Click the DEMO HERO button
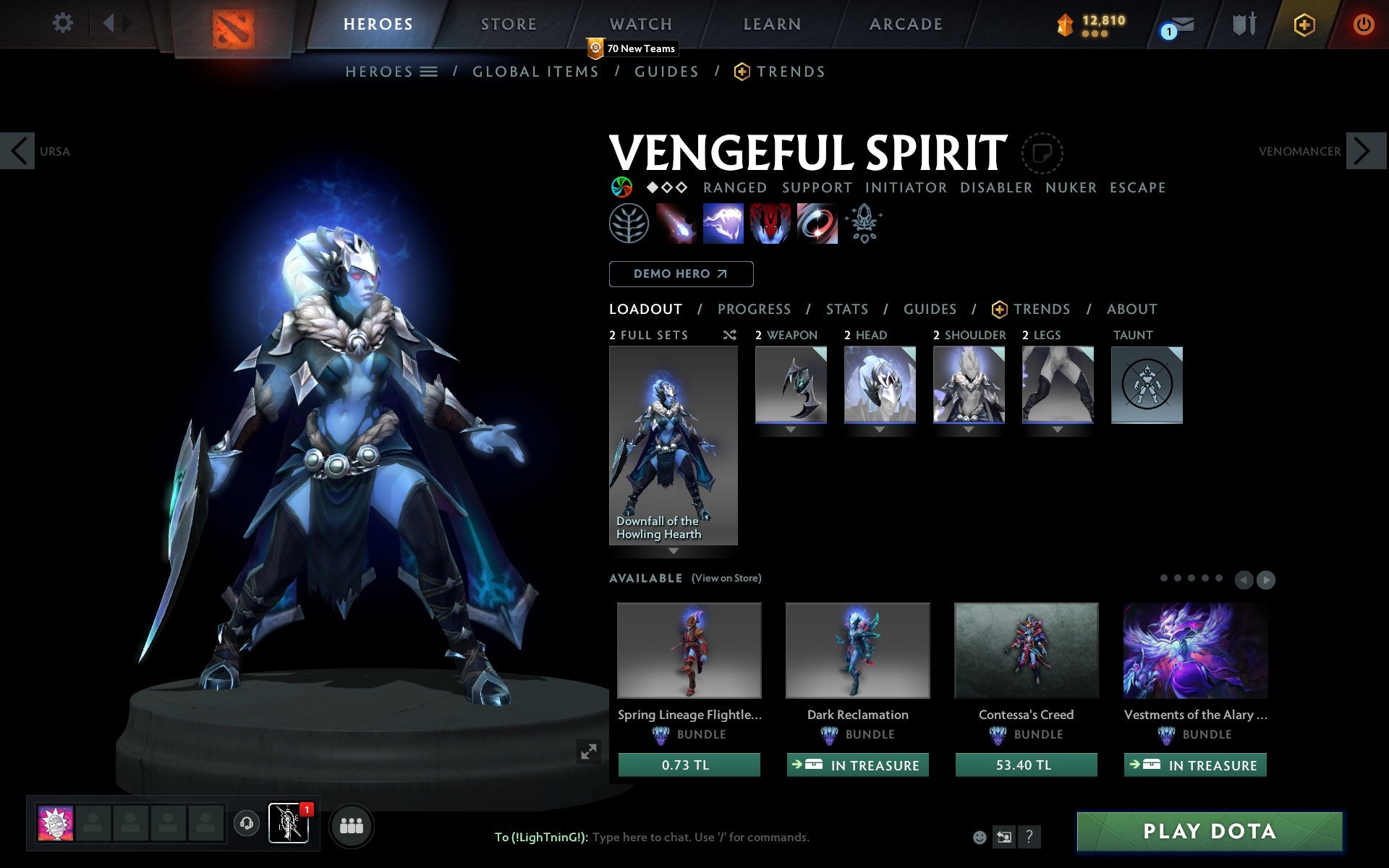This screenshot has height=868, width=1389. [681, 274]
